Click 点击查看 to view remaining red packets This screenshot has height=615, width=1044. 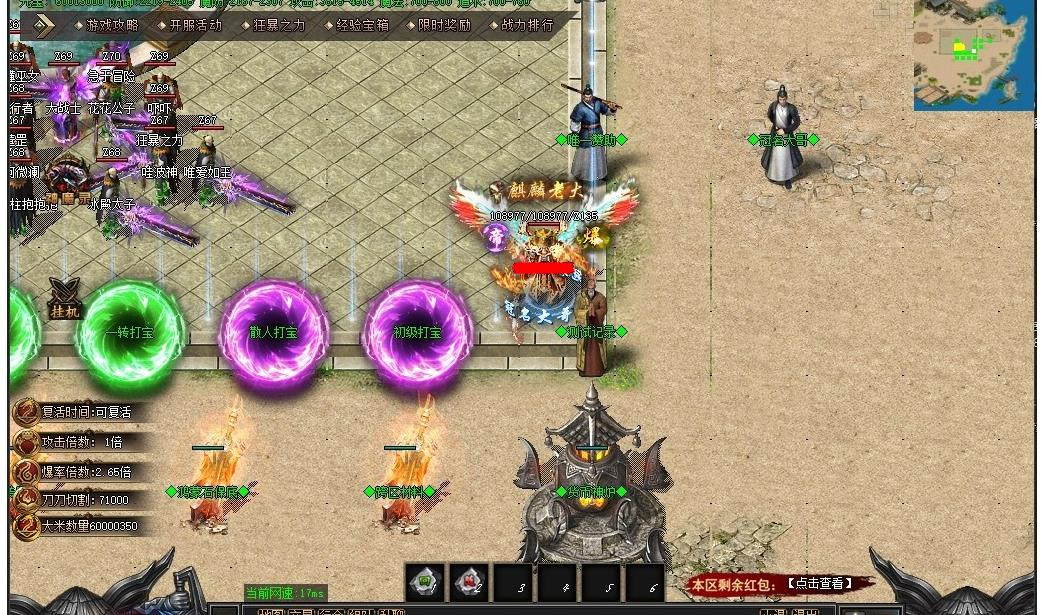[x=819, y=584]
